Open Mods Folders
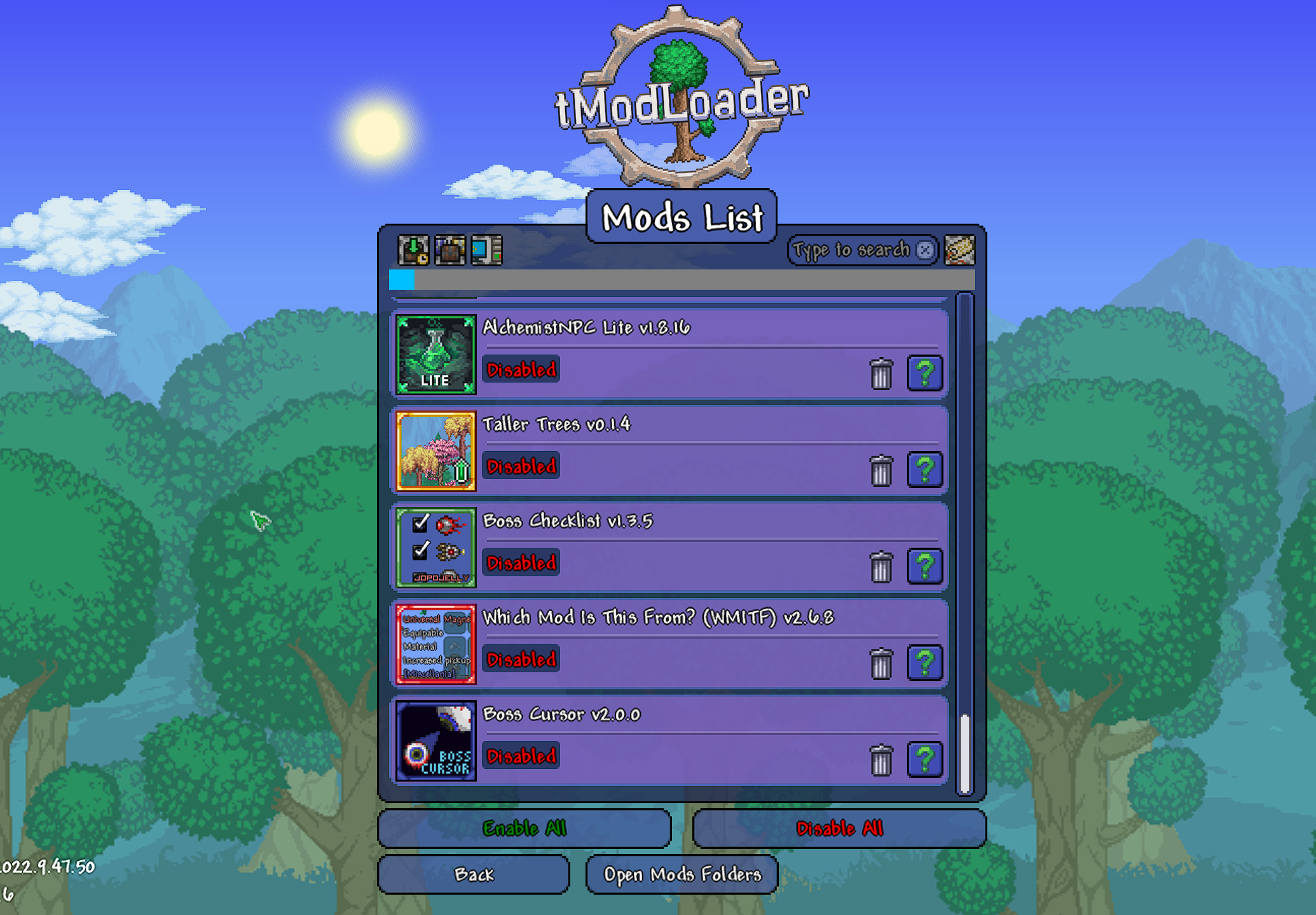The width and height of the screenshot is (1316, 915). [682, 874]
